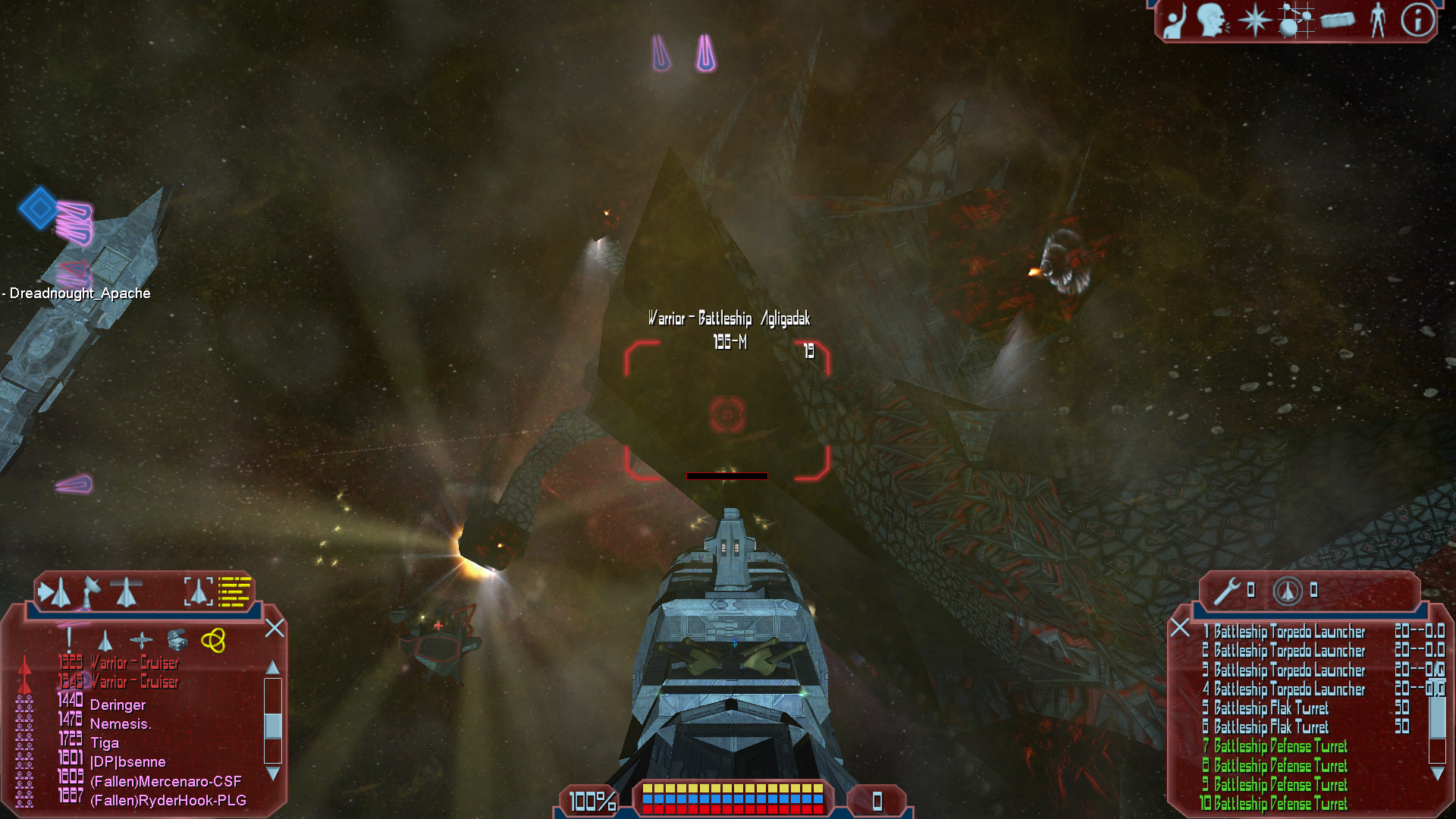Select weapon 5 Battleship Flak Turret
Screen dimensions: 1456x819
tap(1270, 708)
